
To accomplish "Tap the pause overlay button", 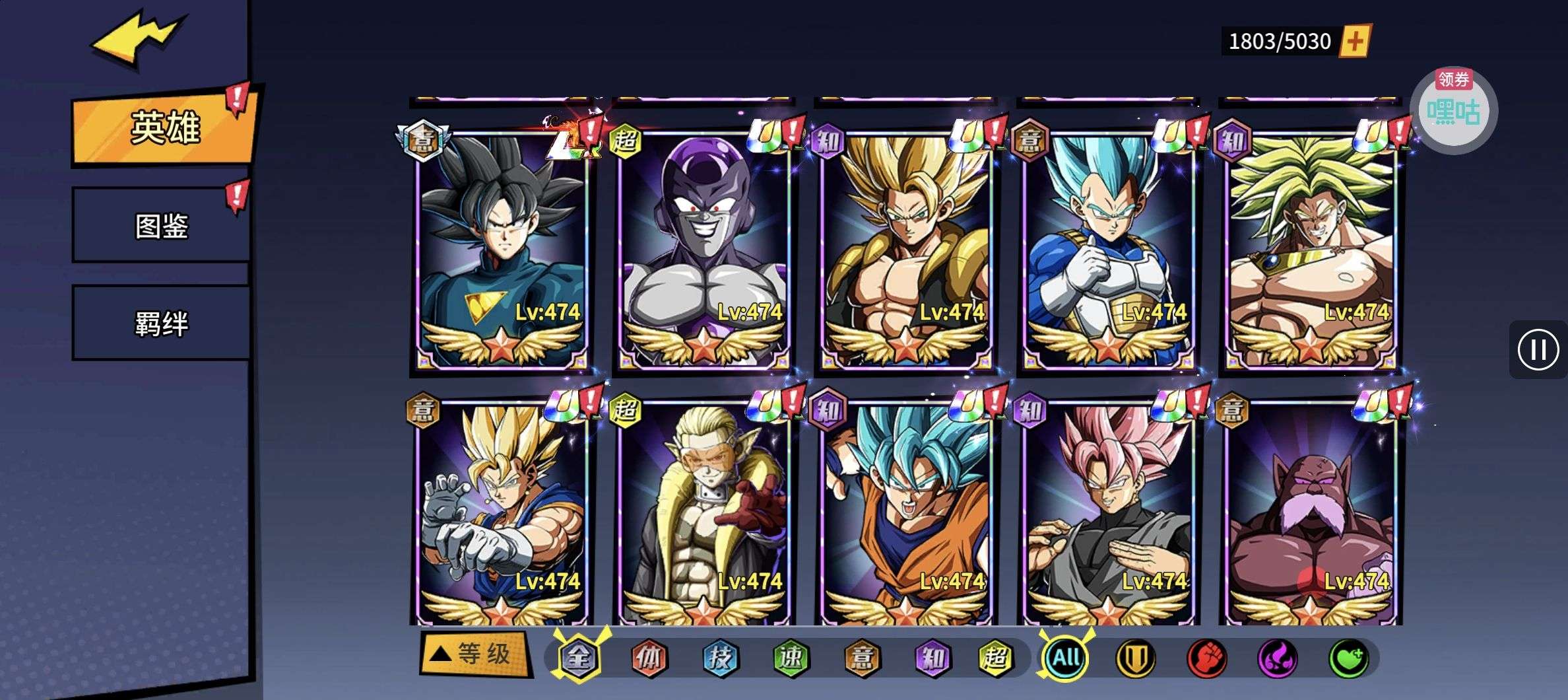I will (1538, 349).
